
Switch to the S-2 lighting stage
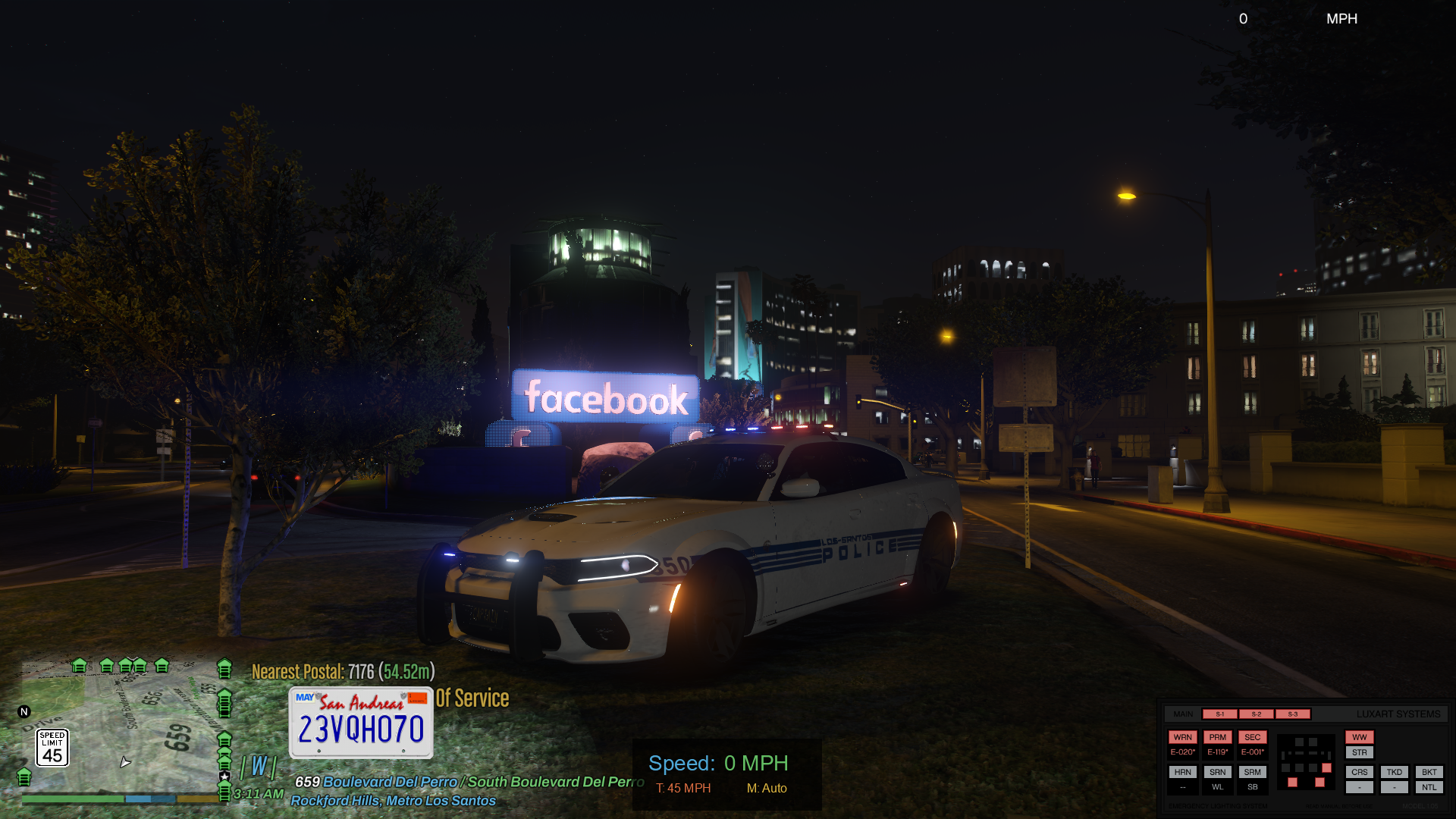pos(1256,714)
